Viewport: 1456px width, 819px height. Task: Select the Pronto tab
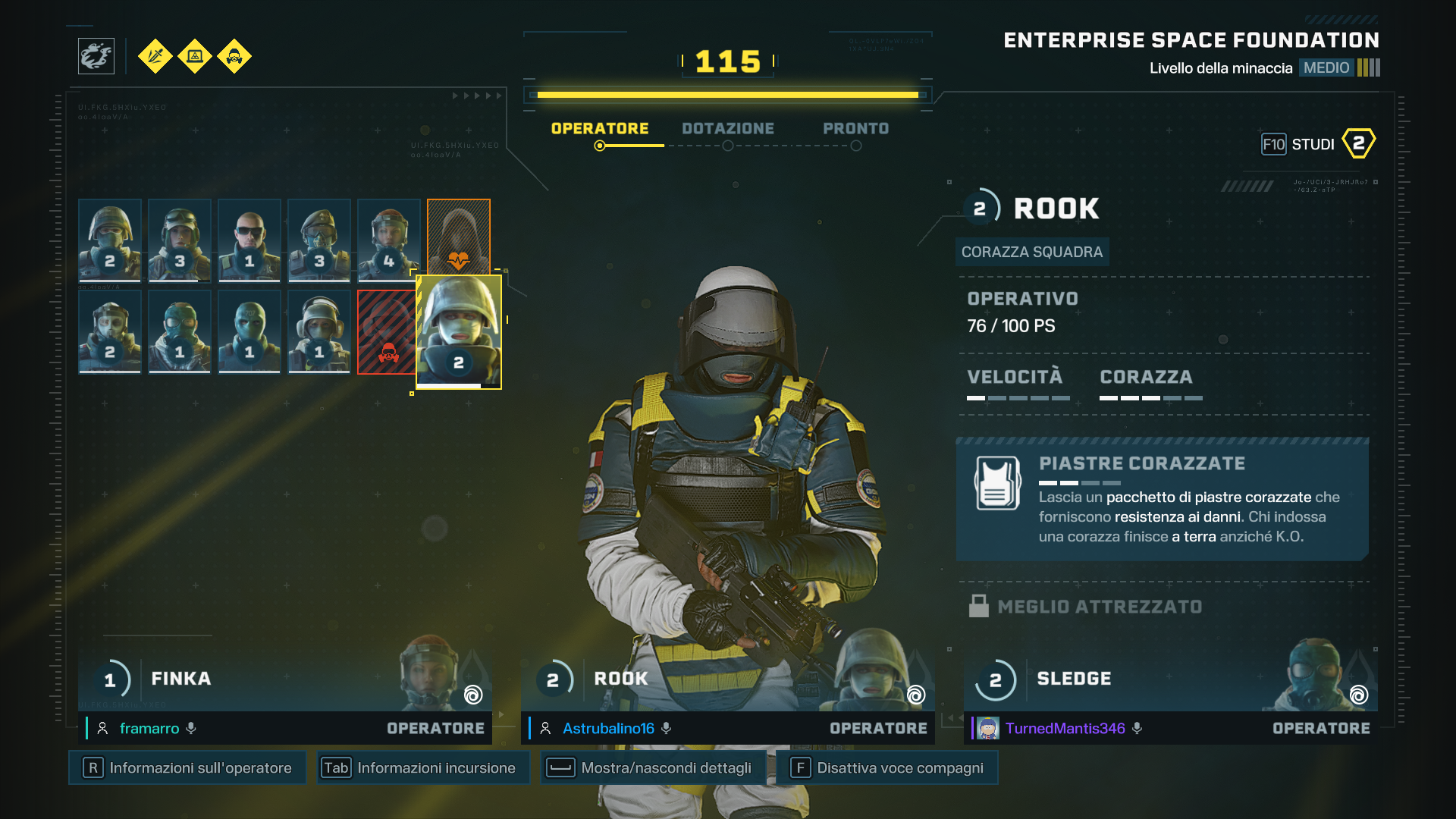point(855,128)
